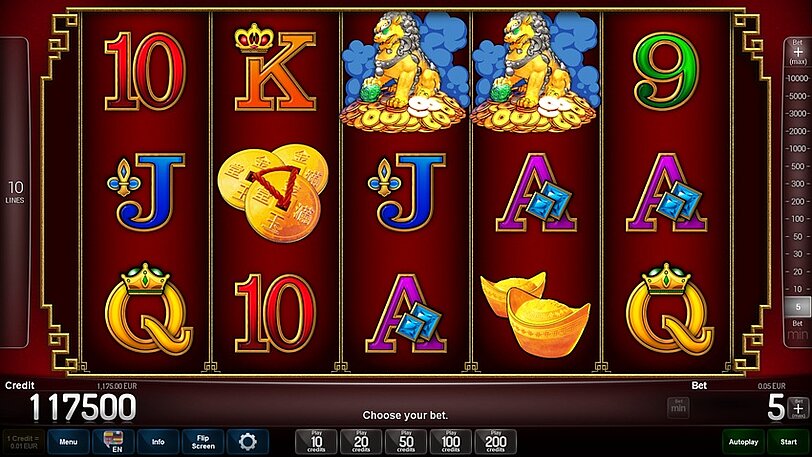Screen dimensions: 812x457
Task: Increase bet with plus button beside 5
Action: click(x=797, y=406)
